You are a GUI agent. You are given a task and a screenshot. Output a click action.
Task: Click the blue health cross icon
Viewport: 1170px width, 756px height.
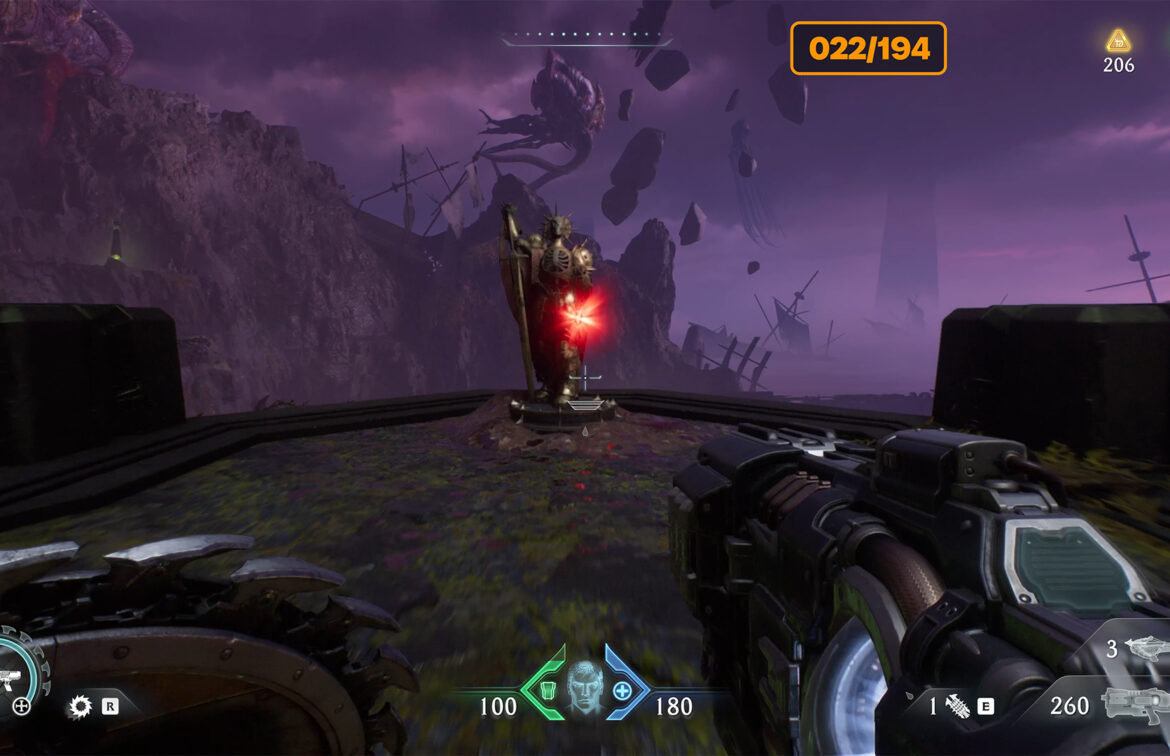coord(622,691)
